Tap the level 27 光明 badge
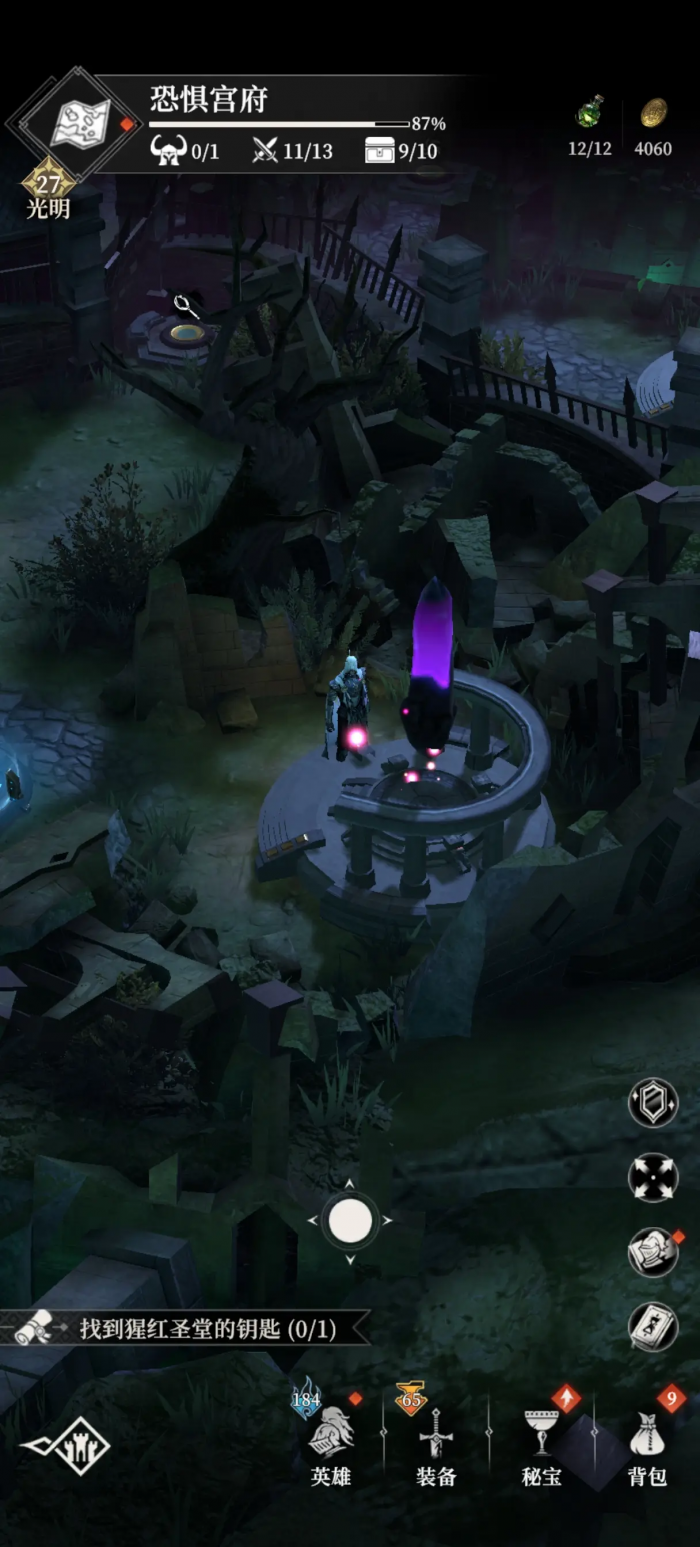This screenshot has width=700, height=1547. [x=48, y=189]
